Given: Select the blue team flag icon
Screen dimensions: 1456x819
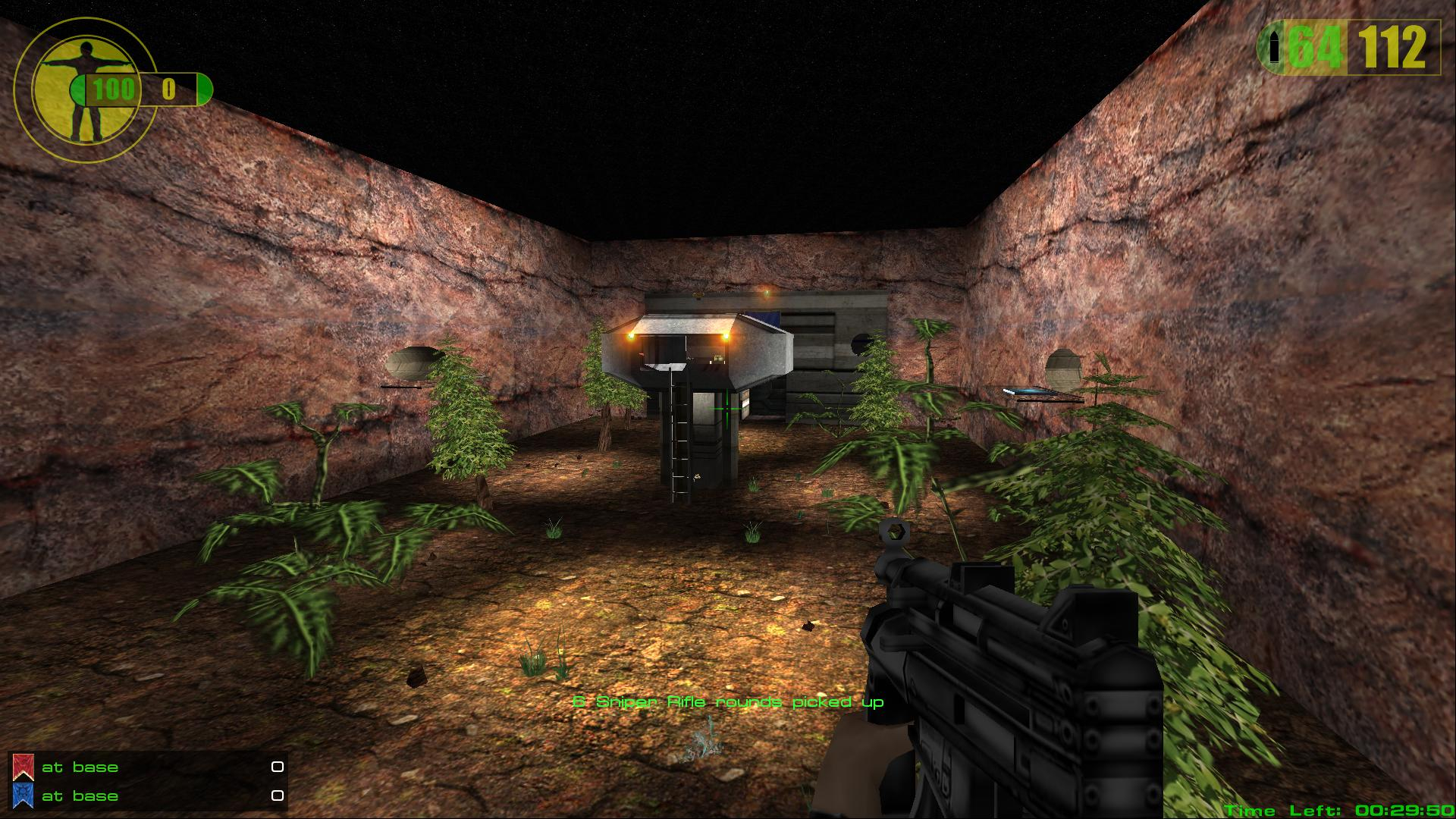Looking at the screenshot, I should 23,795.
